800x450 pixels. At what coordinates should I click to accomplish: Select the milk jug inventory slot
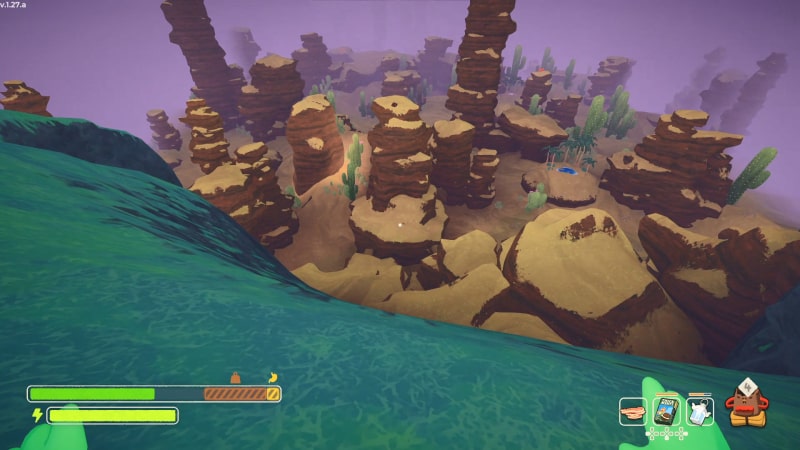pos(698,410)
